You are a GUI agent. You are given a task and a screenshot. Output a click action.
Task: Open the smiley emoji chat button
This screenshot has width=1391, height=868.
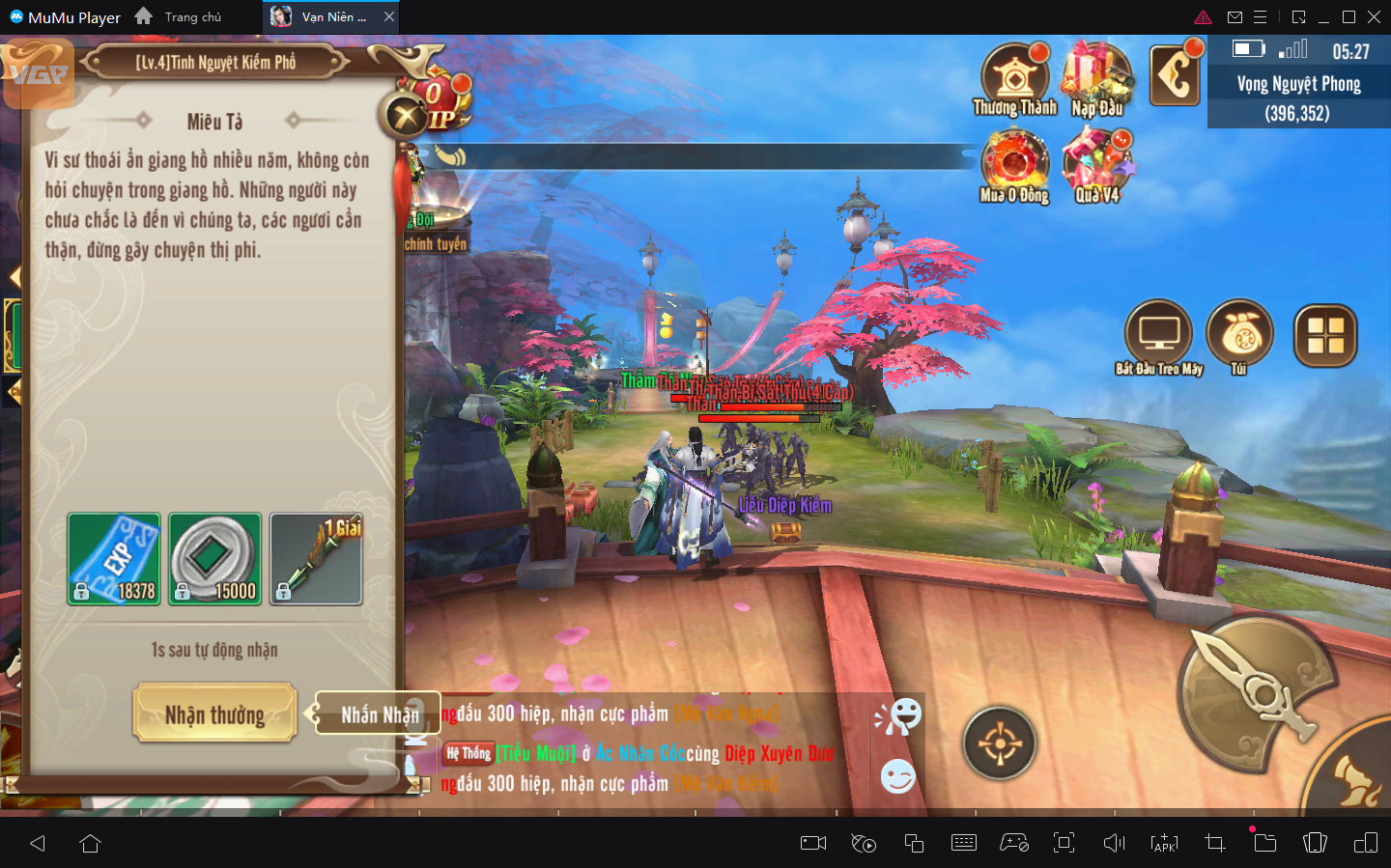(897, 776)
